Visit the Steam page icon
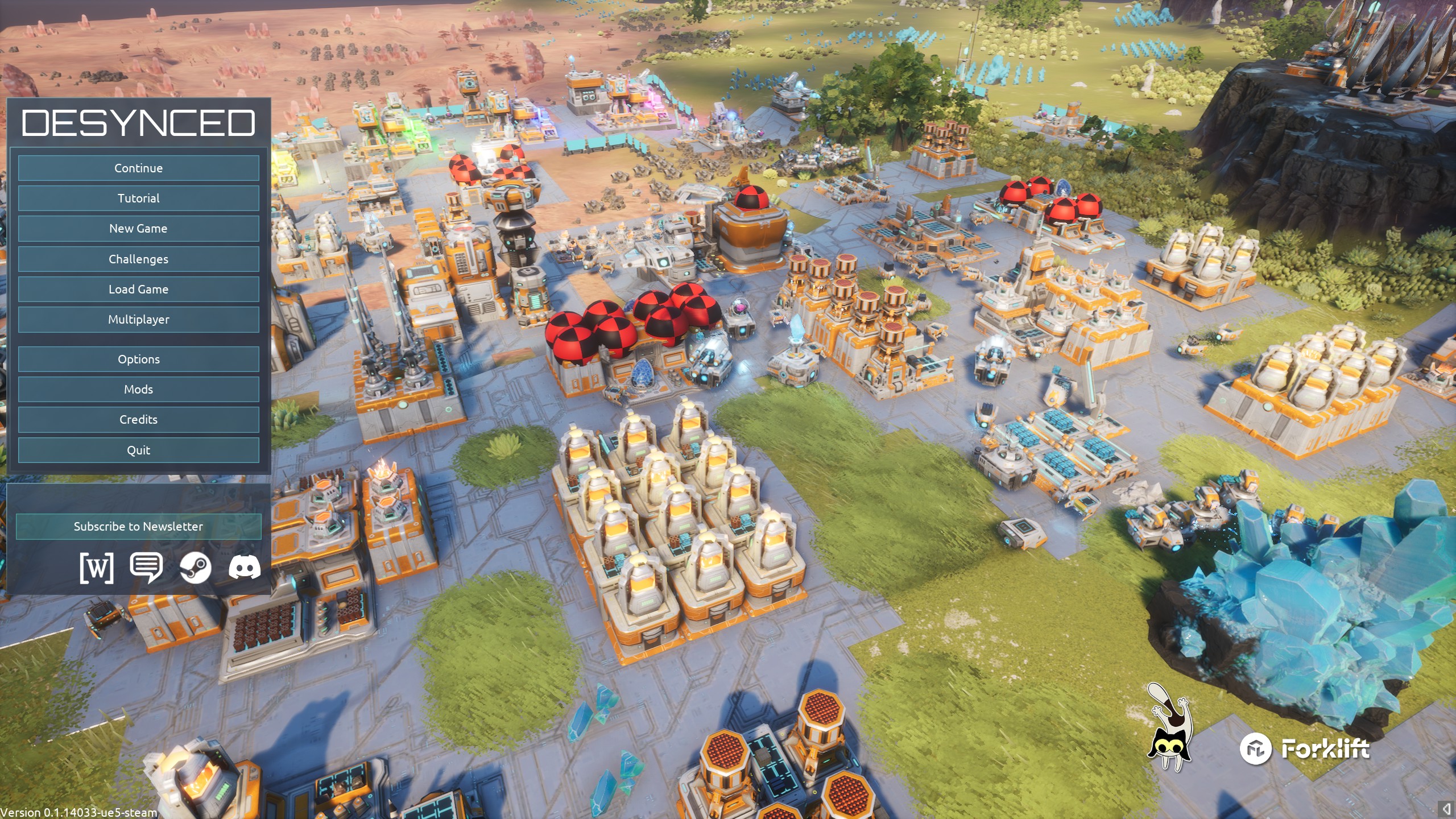This screenshot has height=819, width=1456. coord(195,568)
